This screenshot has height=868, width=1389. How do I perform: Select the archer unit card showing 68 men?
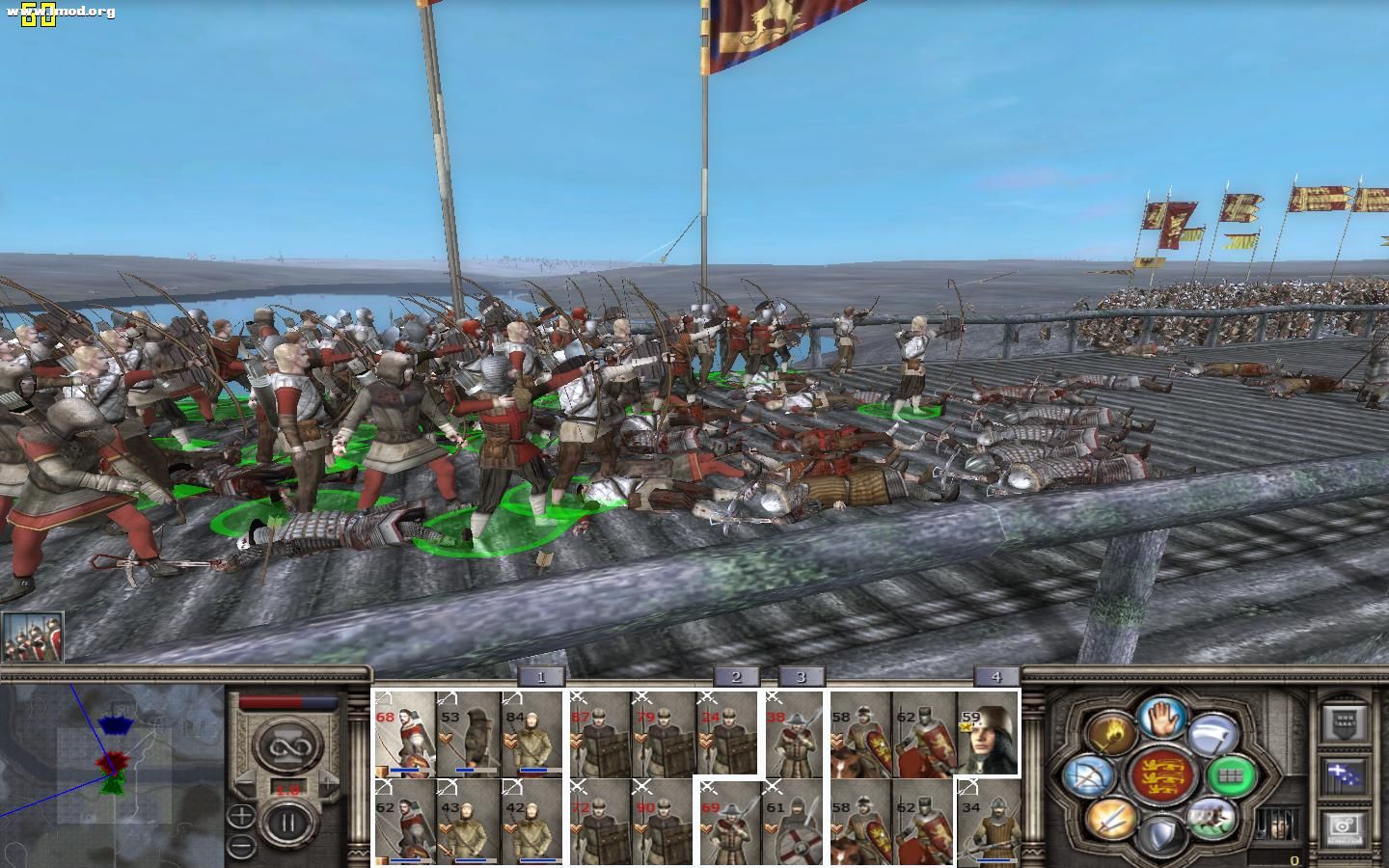(x=405, y=733)
